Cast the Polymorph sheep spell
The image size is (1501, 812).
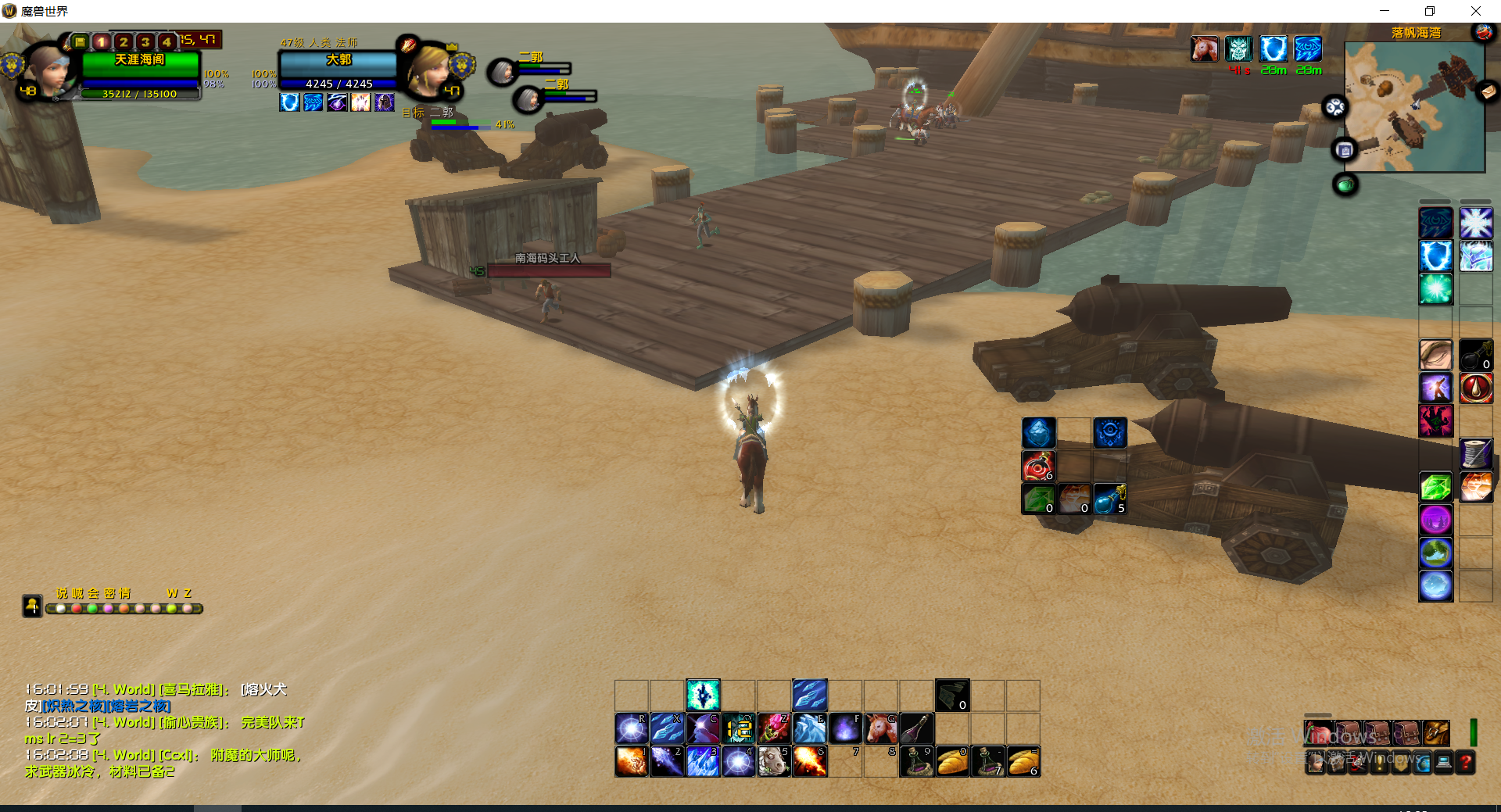click(773, 761)
